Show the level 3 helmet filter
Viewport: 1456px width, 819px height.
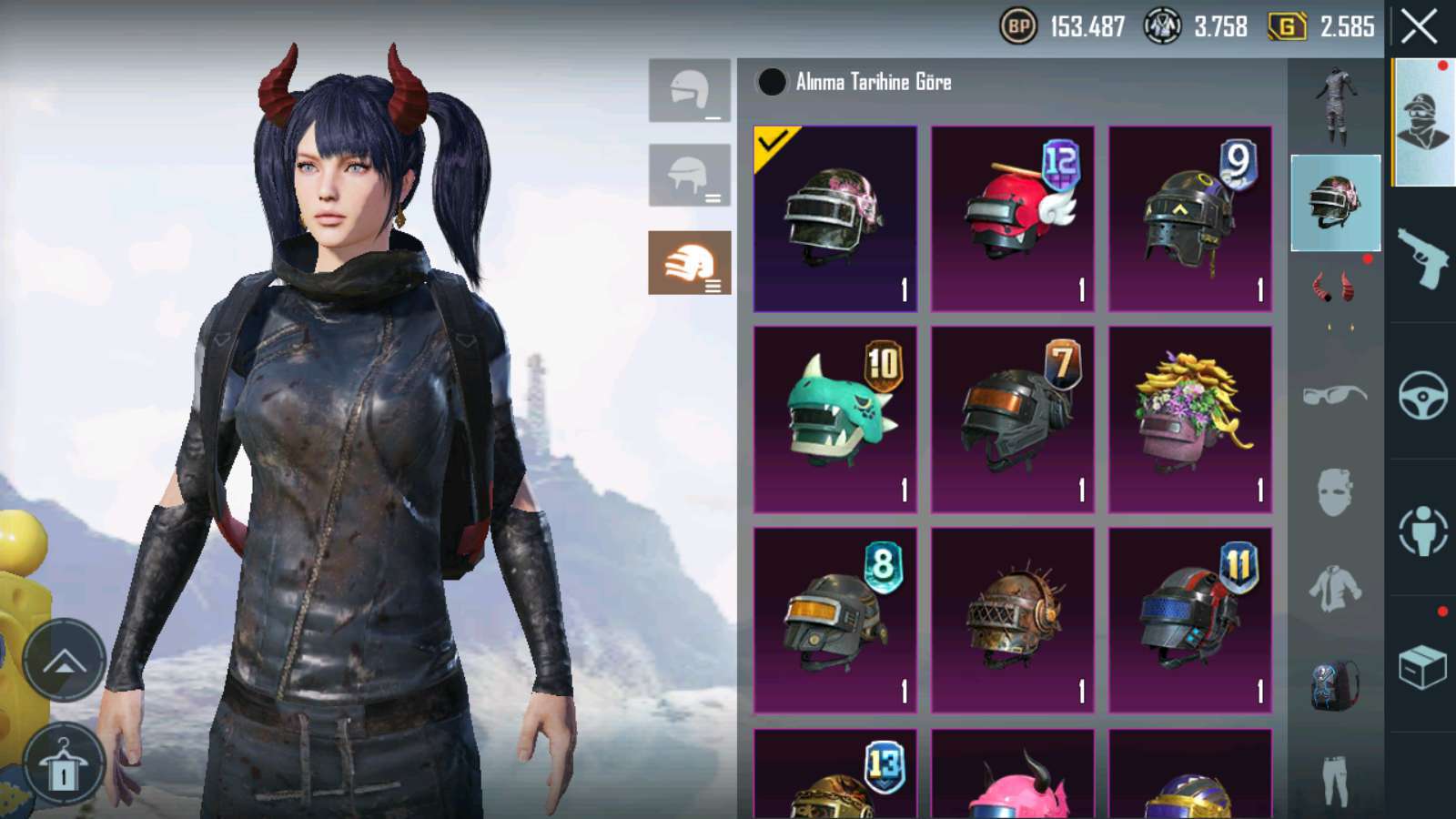pyautogui.click(x=689, y=263)
